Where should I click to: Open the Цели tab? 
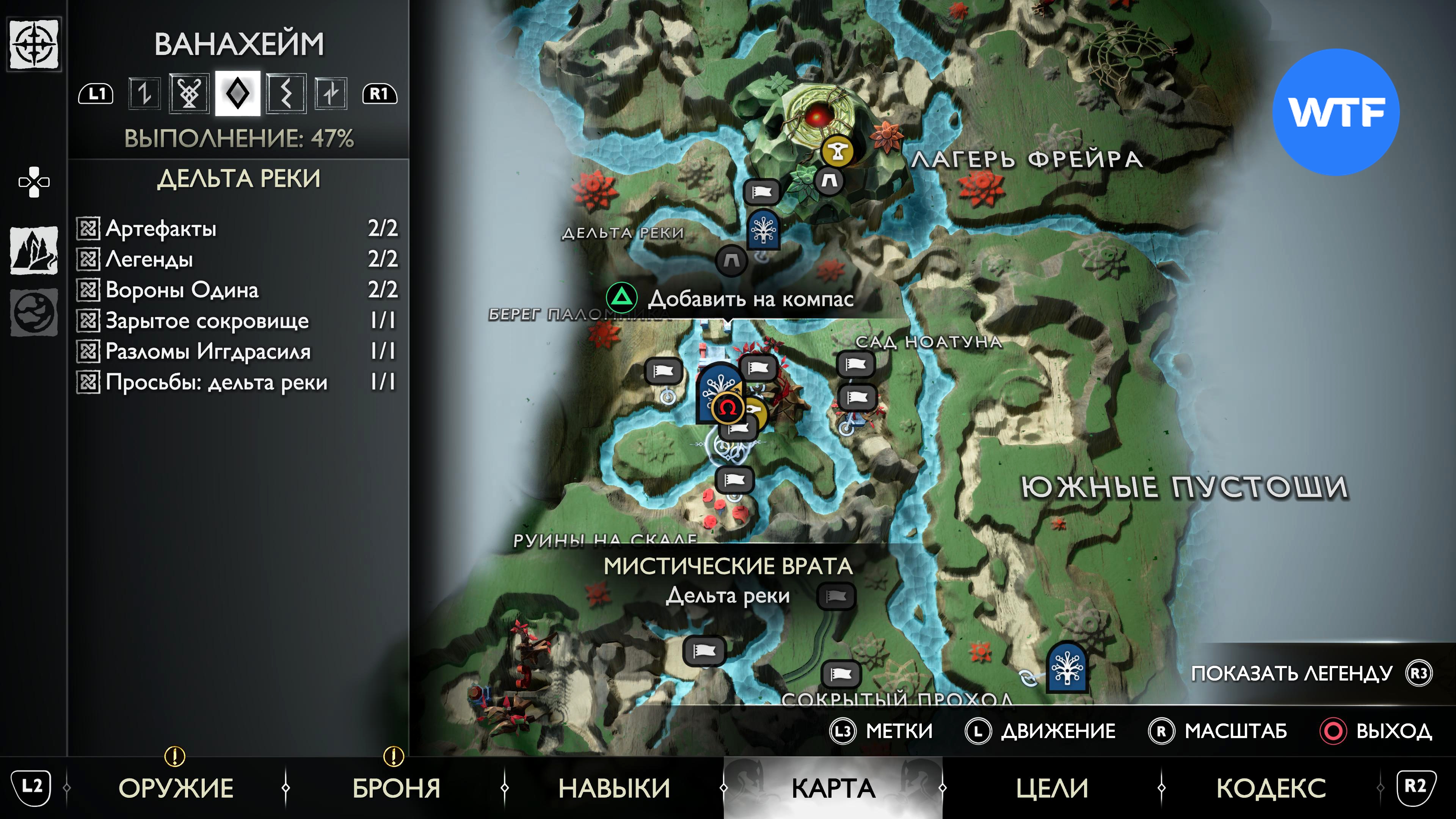(1052, 788)
